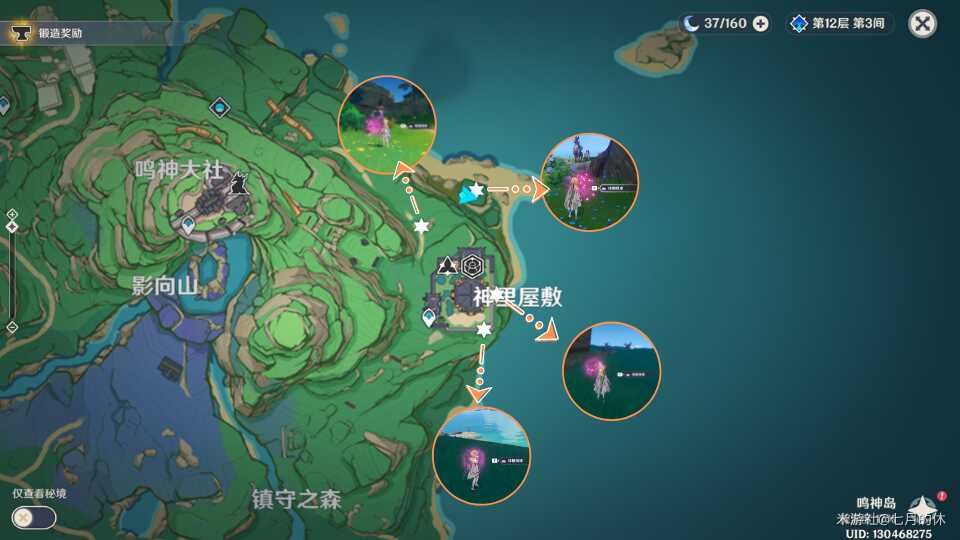Select the teleport waypoint at Grand Narukami Shrine
The image size is (960, 540).
point(188,225)
